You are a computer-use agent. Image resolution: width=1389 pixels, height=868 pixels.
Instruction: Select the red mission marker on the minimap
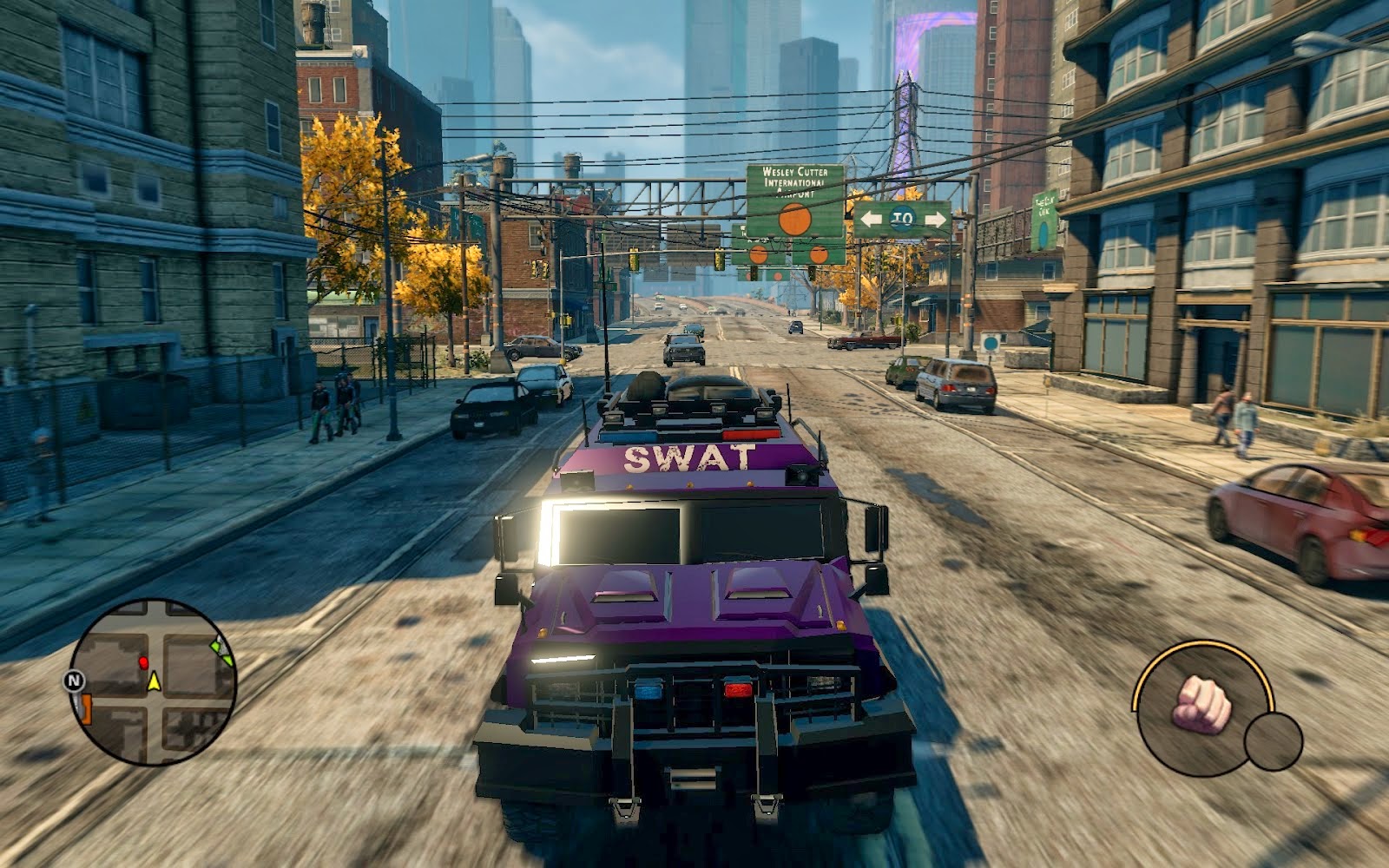144,662
